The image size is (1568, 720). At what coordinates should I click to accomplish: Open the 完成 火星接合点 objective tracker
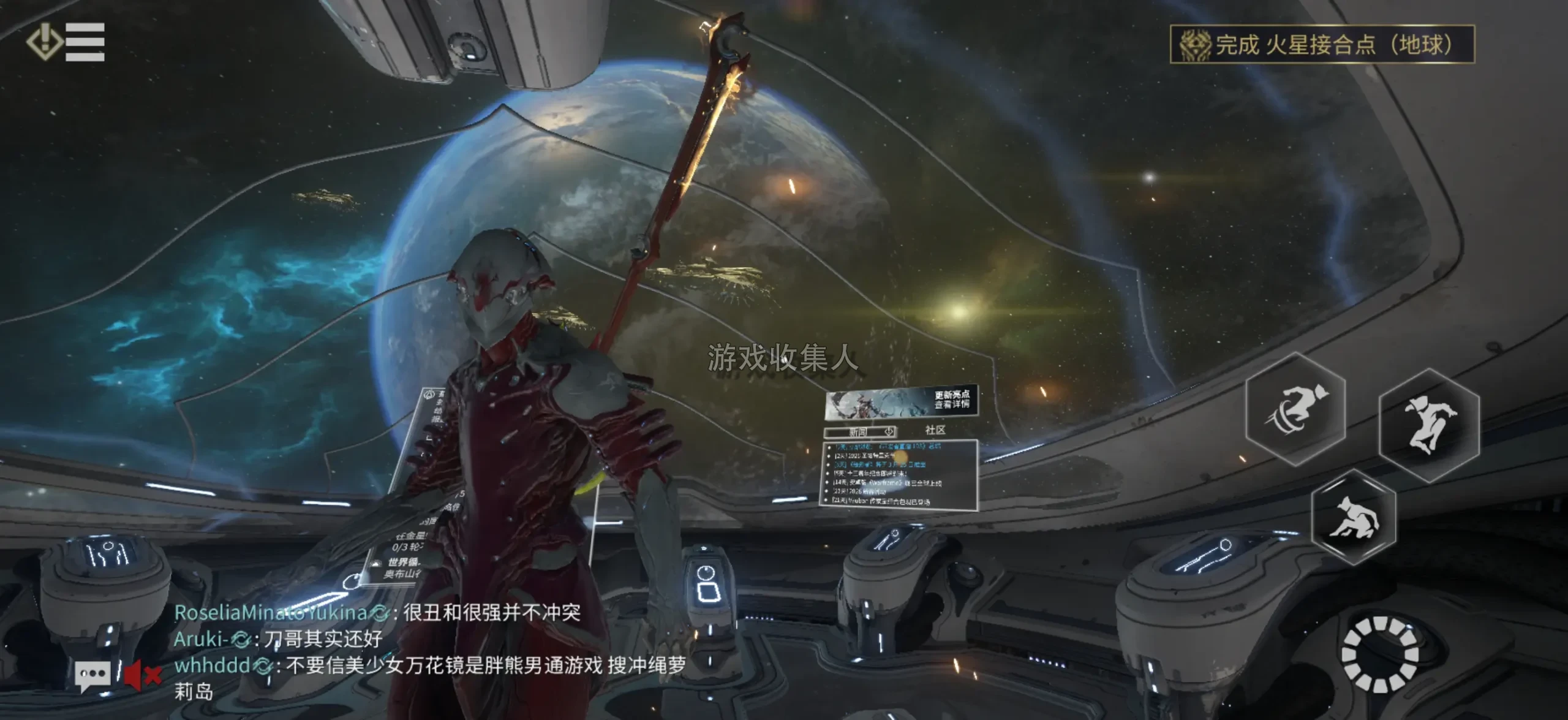[1322, 44]
